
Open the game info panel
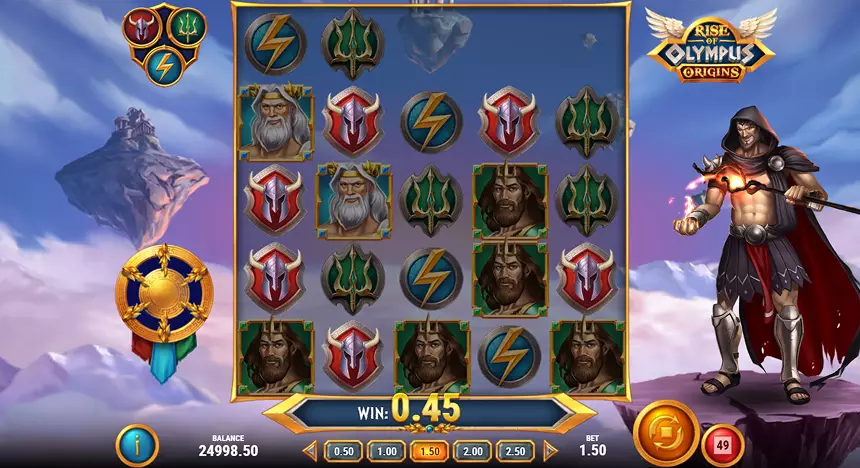(137, 445)
